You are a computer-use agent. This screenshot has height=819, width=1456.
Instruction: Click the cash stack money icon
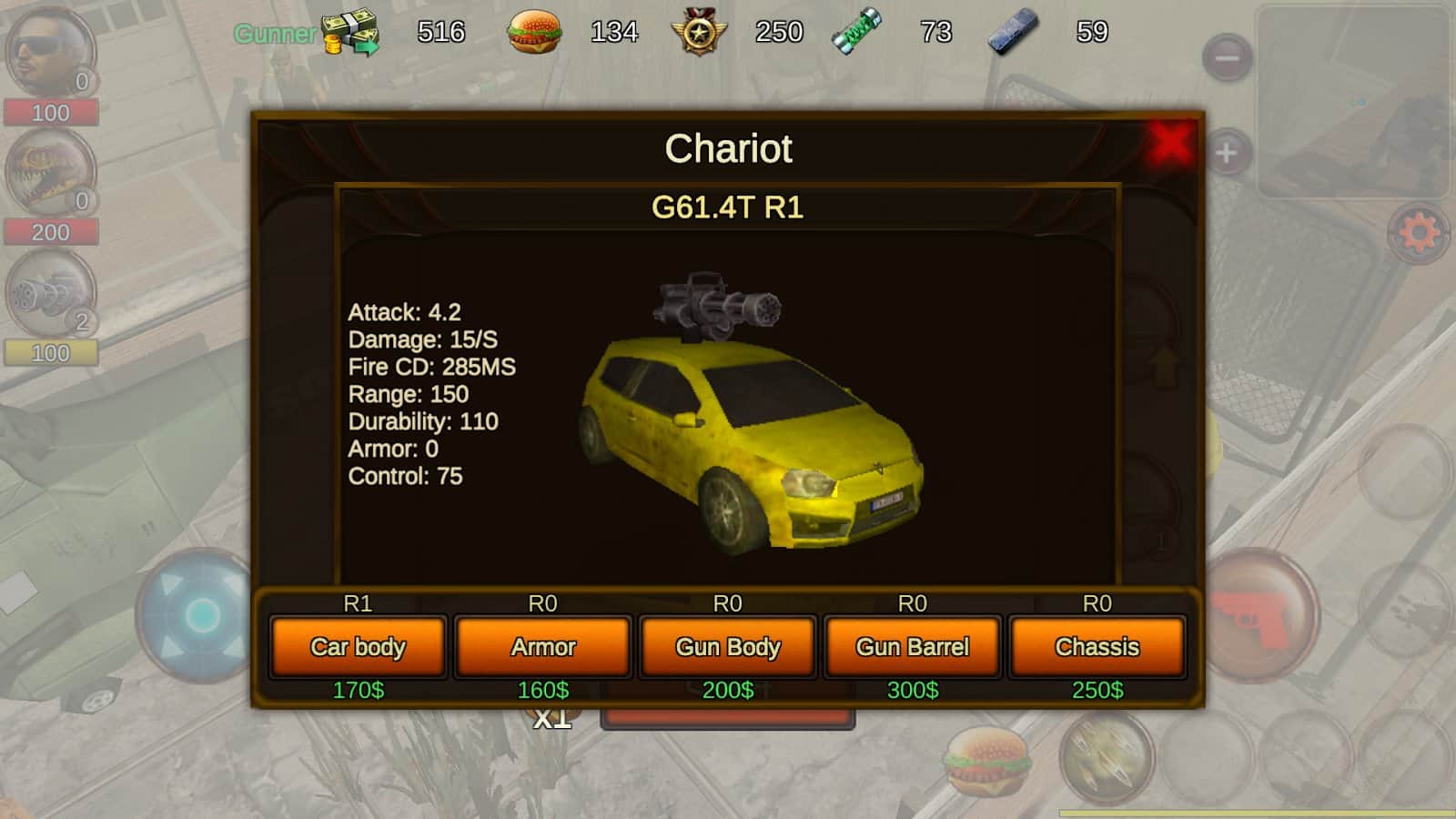tap(350, 33)
